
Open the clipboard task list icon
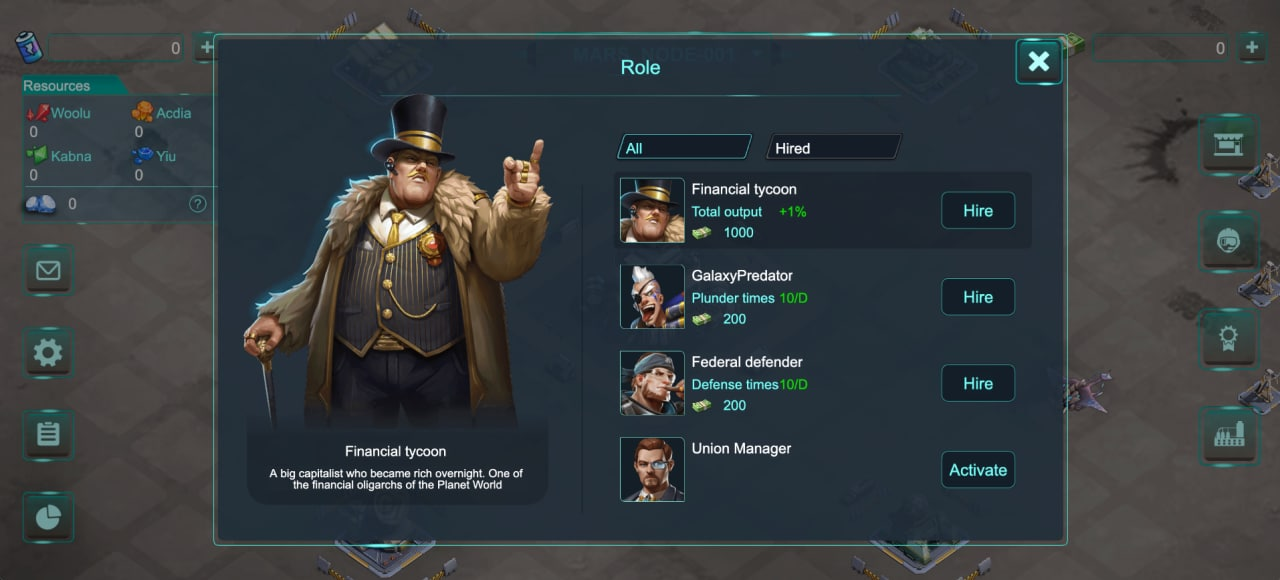coord(48,434)
